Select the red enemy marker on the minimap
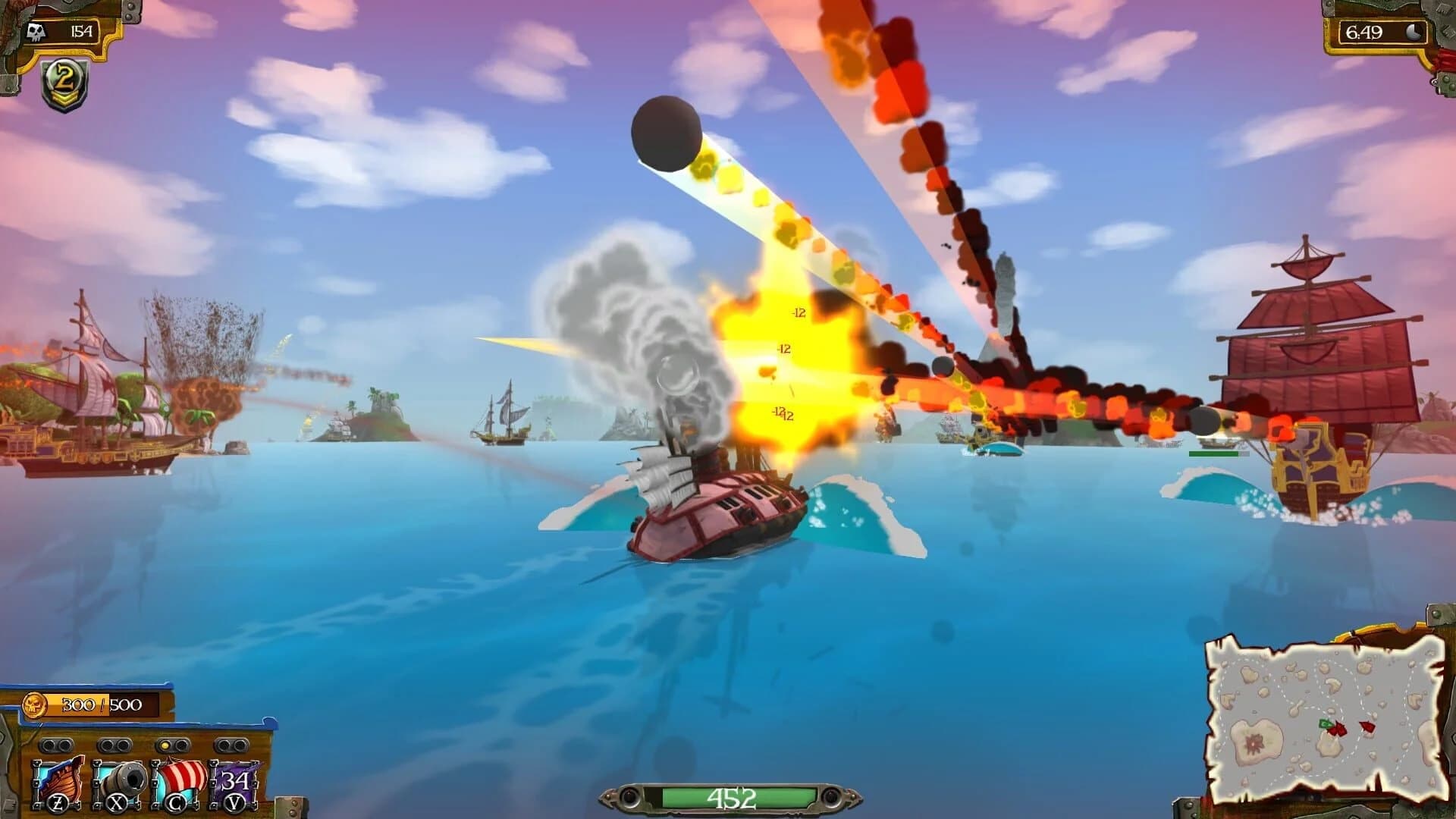 click(1367, 726)
